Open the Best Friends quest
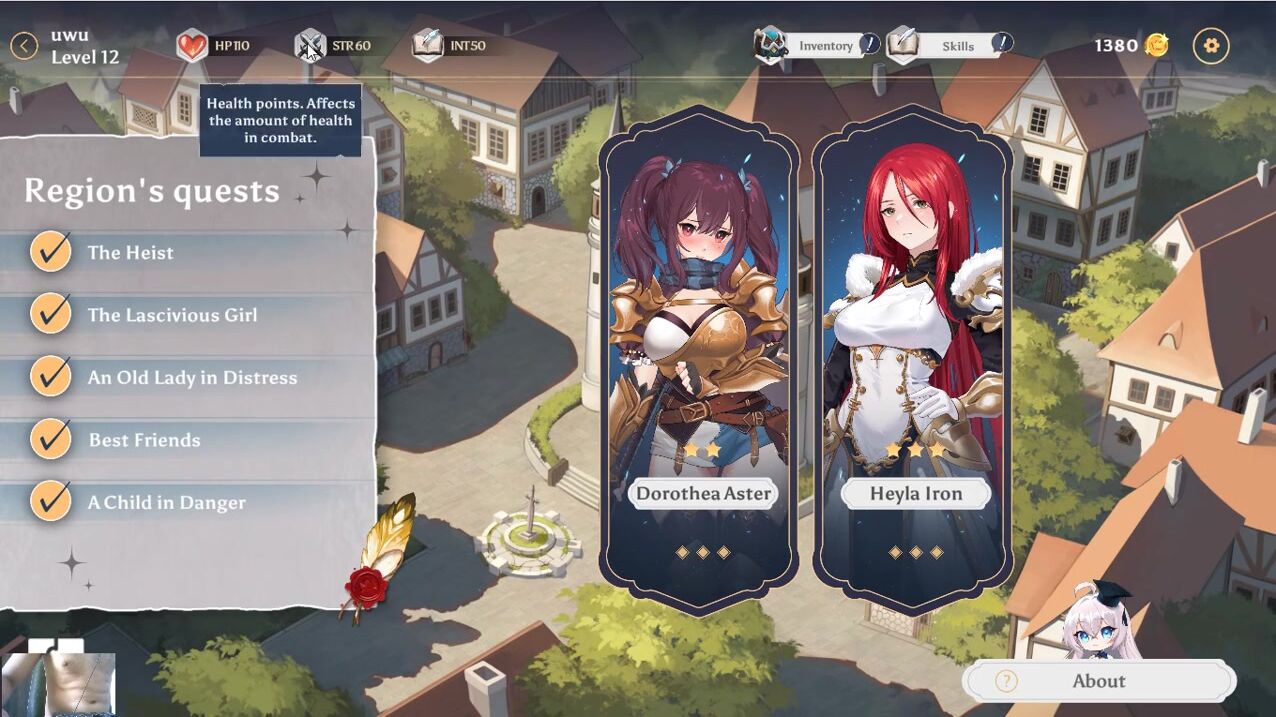This screenshot has width=1276, height=717. tap(144, 440)
